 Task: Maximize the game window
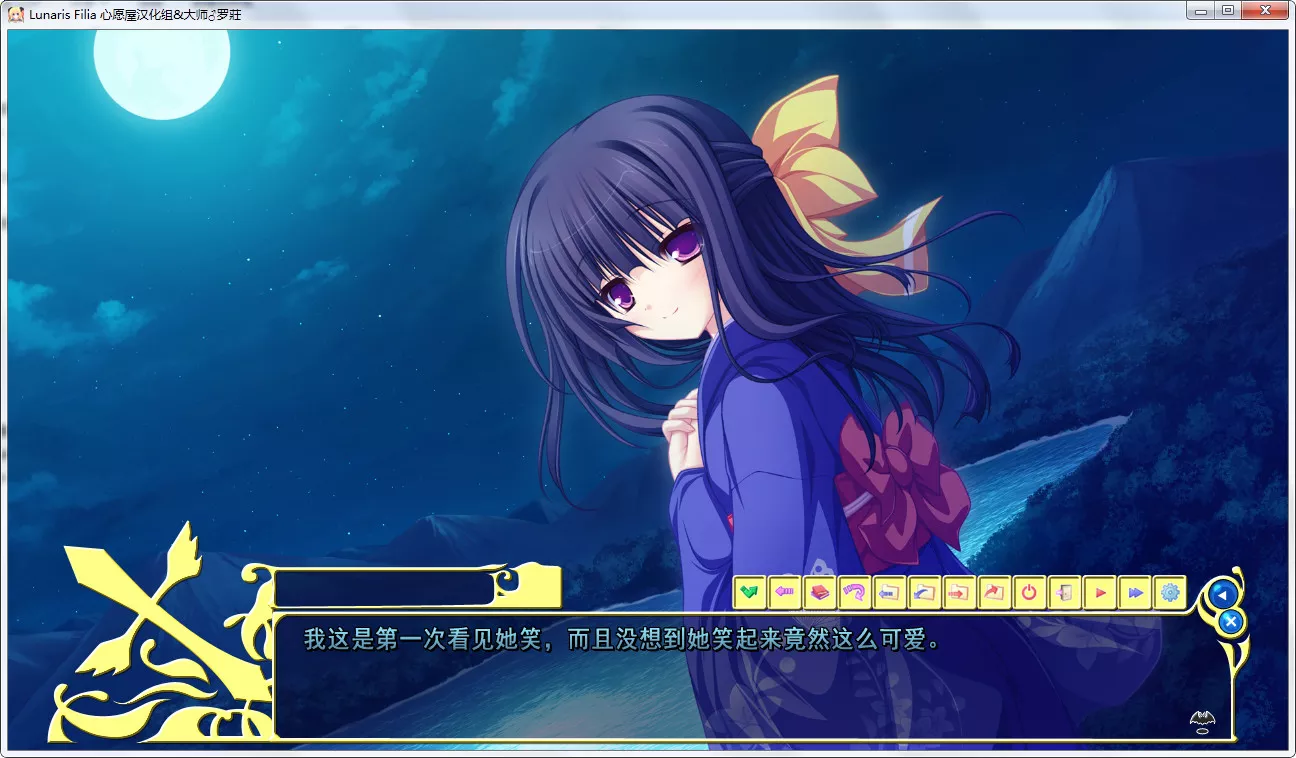pos(1228,11)
